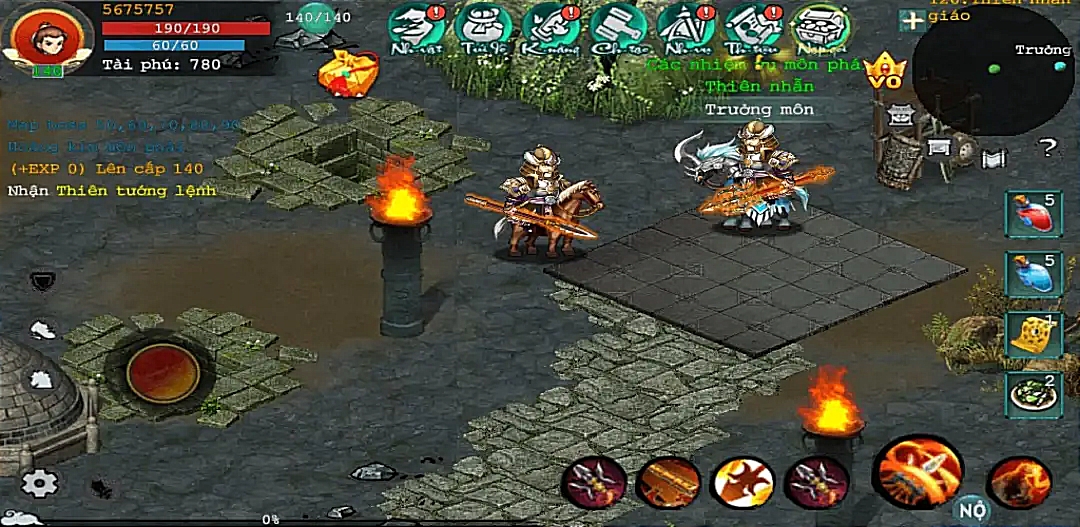Tap the golden crown VÕ icon
Image resolution: width=1080 pixels, height=527 pixels.
click(884, 72)
